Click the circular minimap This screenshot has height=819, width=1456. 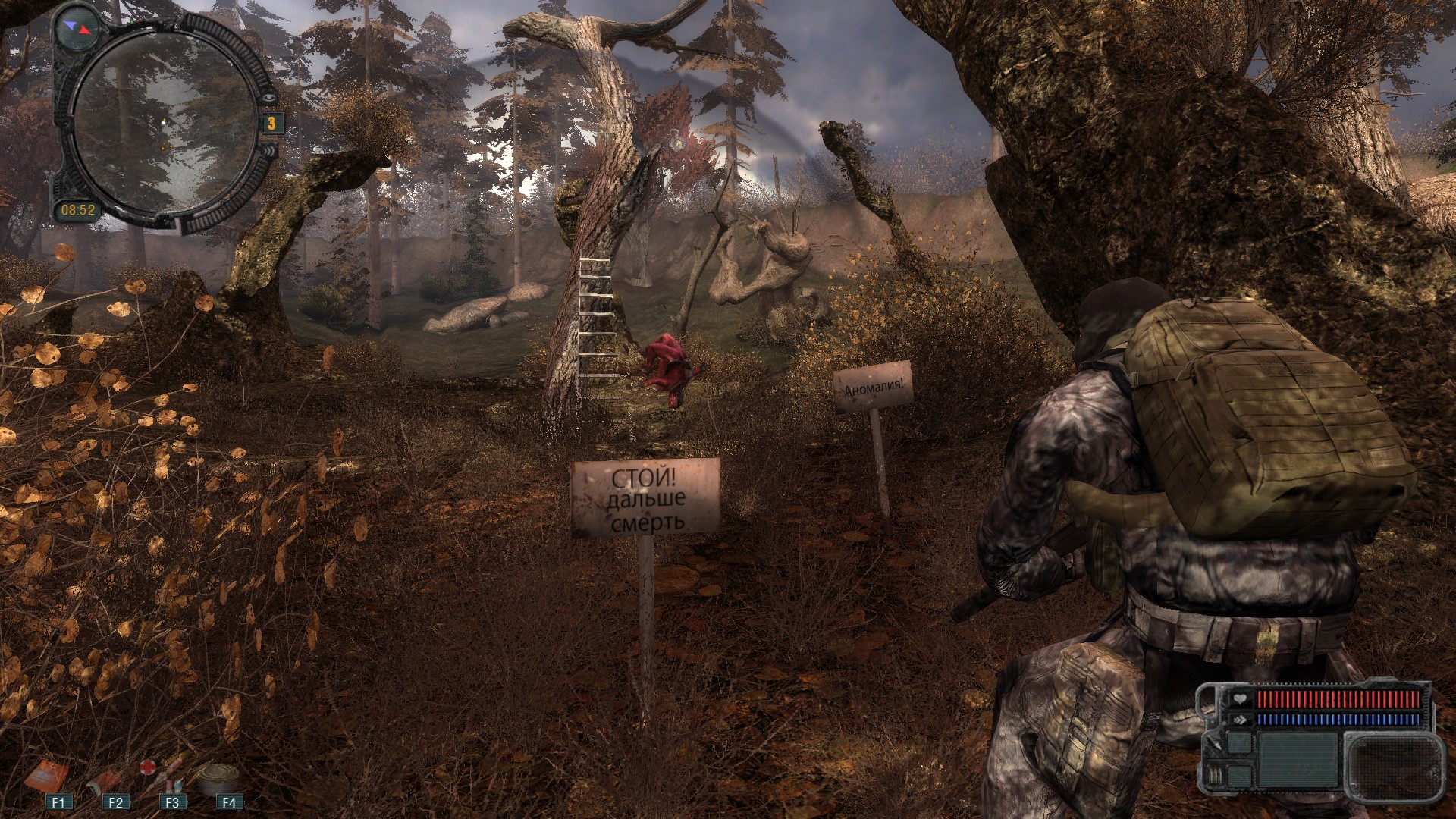pos(167,121)
